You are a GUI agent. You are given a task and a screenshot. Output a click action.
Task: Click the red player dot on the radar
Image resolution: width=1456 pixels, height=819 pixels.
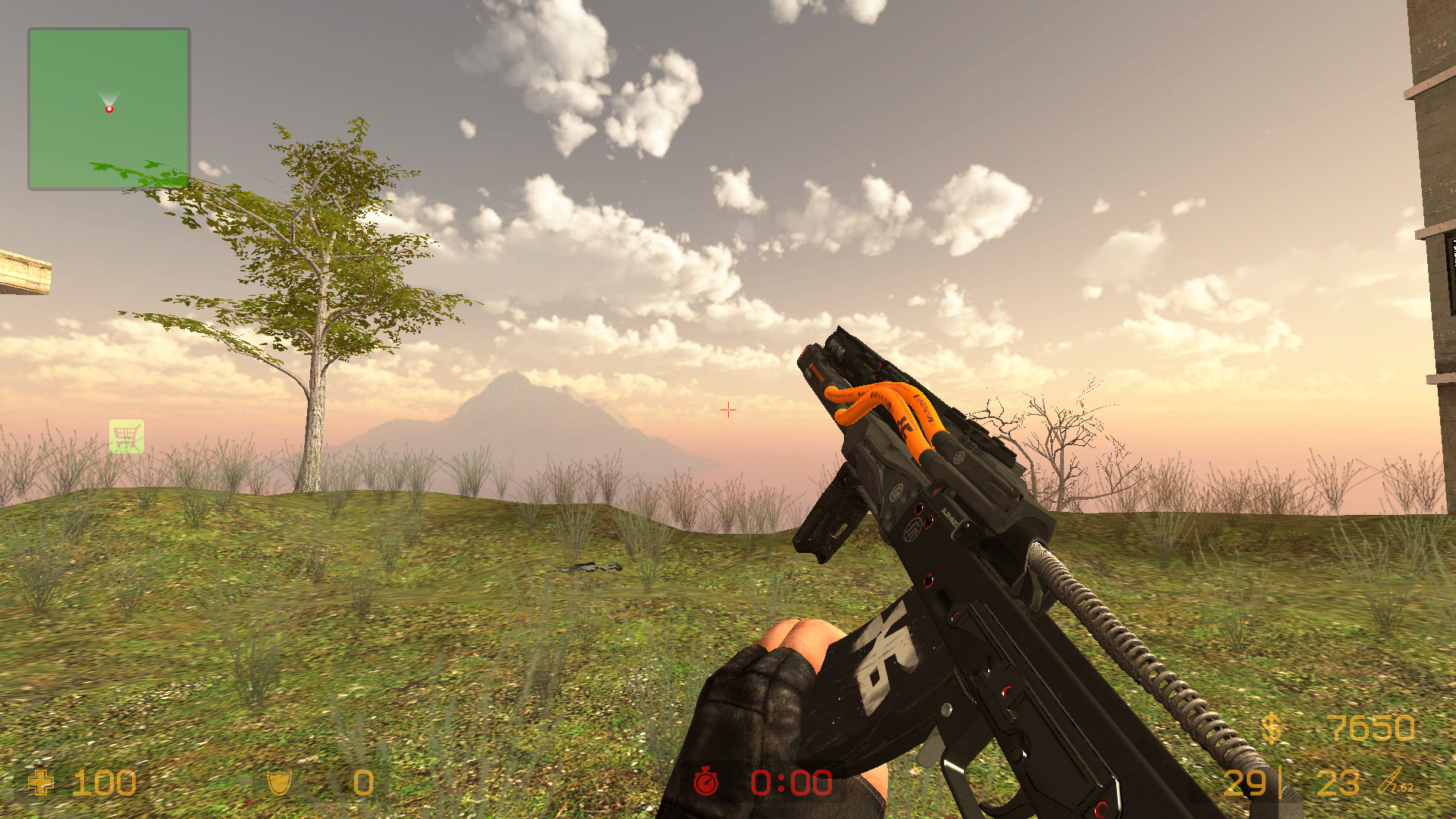point(109,108)
